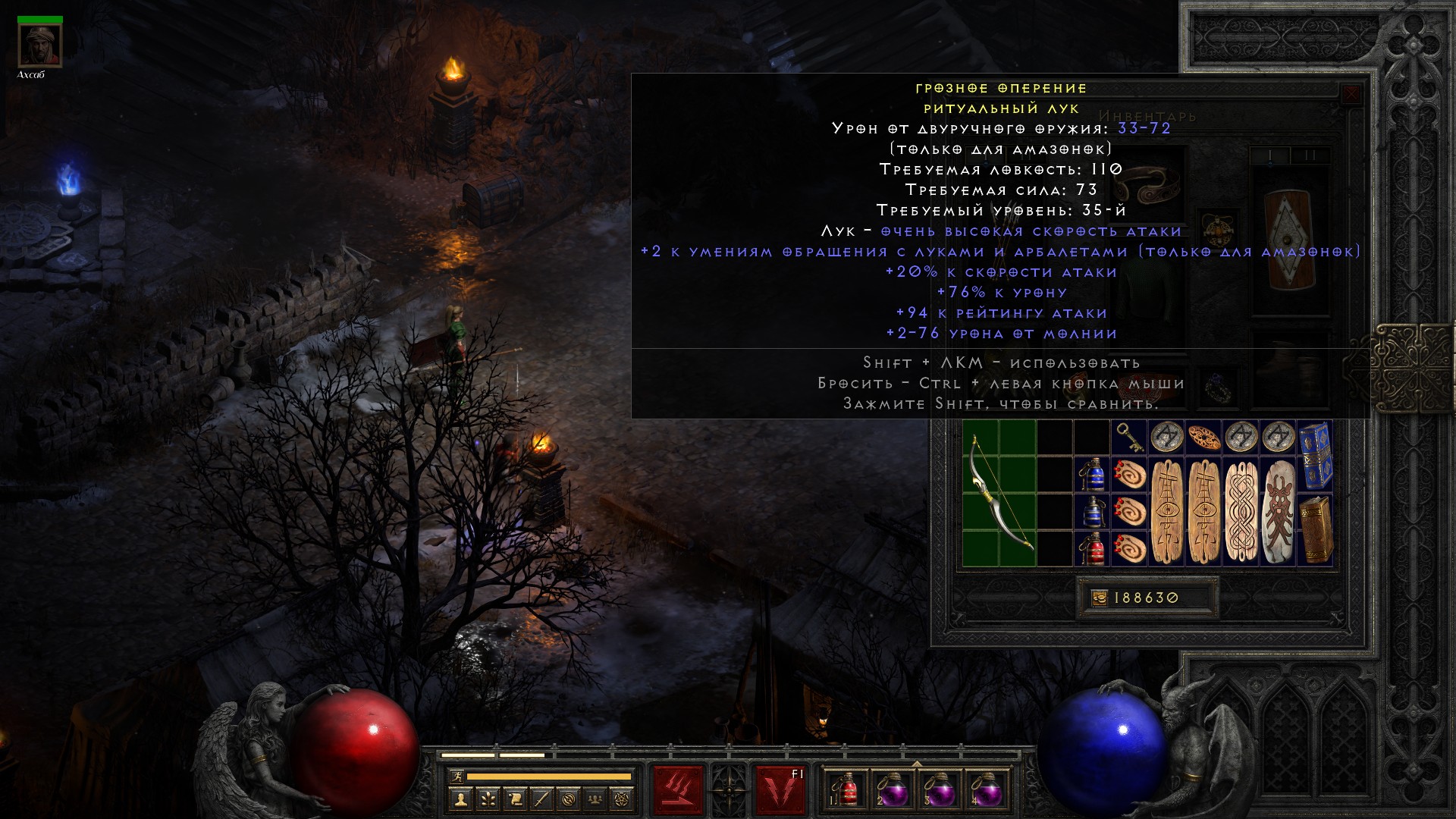Screen dimensions: 1456x819
Task: Select the orange oval jewel in inventory
Action: click(x=1203, y=438)
